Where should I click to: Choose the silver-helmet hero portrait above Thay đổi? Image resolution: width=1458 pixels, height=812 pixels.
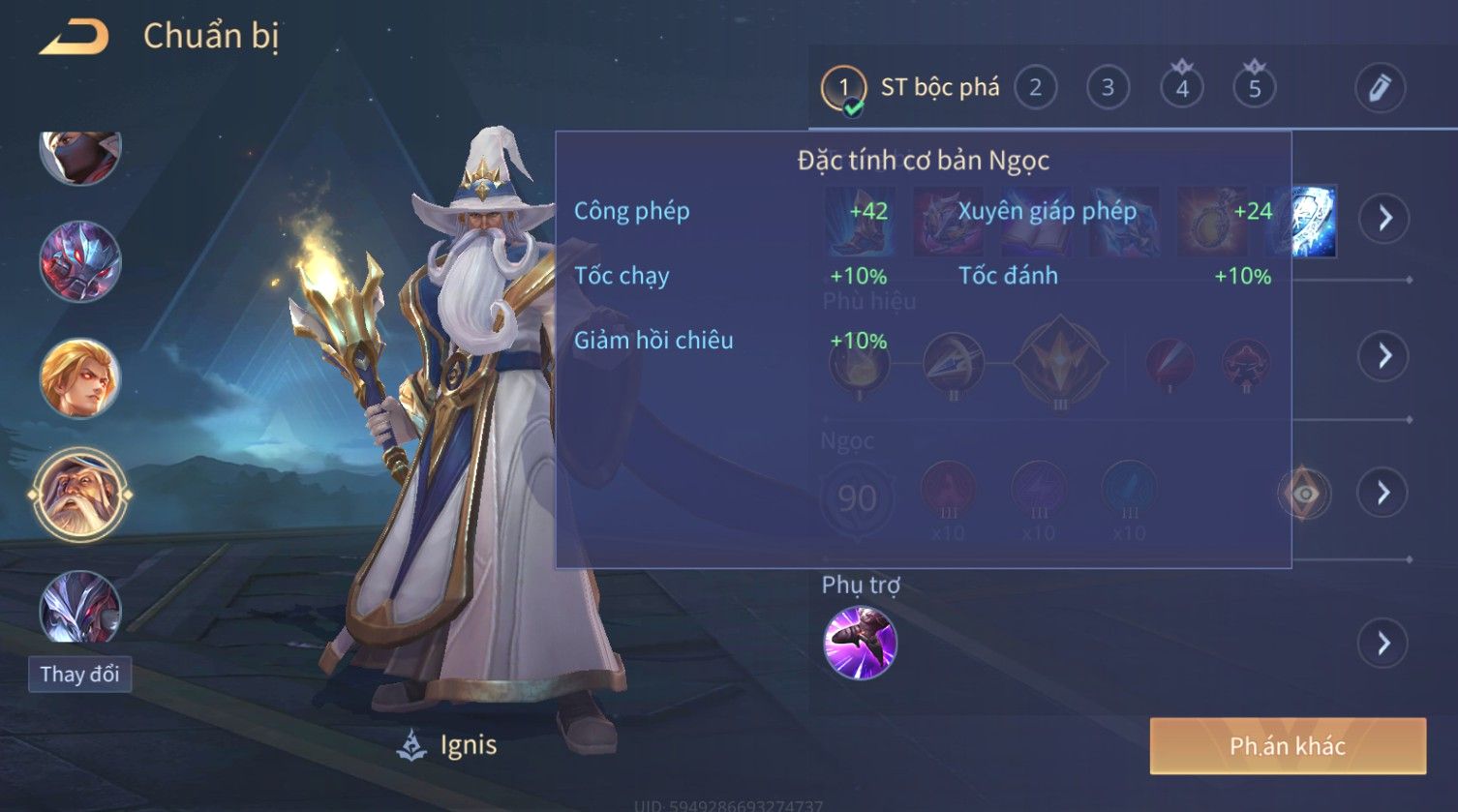pyautogui.click(x=80, y=608)
